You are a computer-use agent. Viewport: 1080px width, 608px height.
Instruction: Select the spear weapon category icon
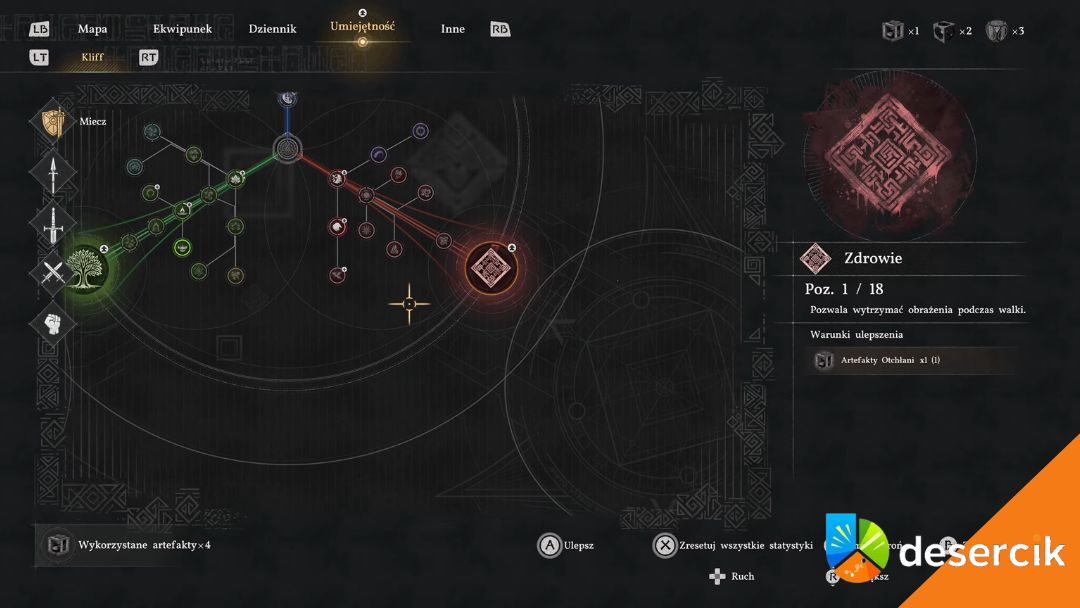point(53,173)
